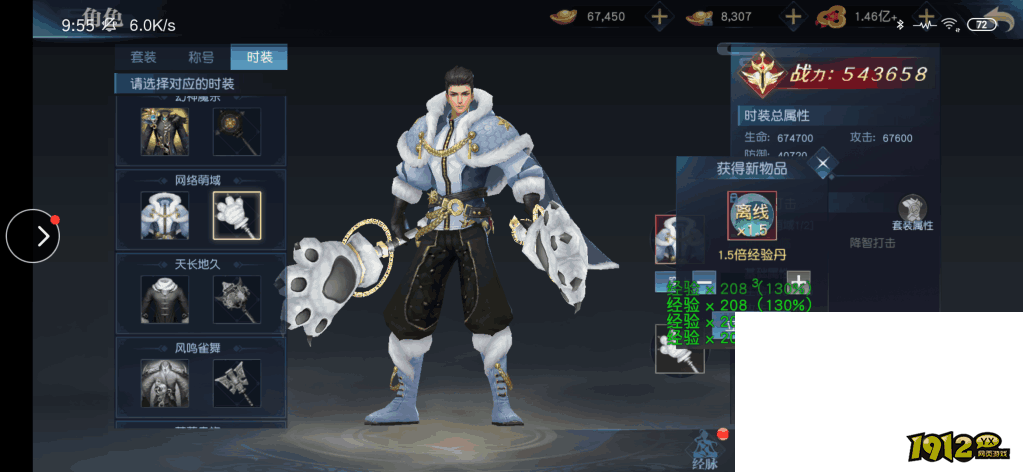Choose the 网络萌域 white paw weapon
The height and width of the screenshot is (472, 1023).
coord(237,216)
